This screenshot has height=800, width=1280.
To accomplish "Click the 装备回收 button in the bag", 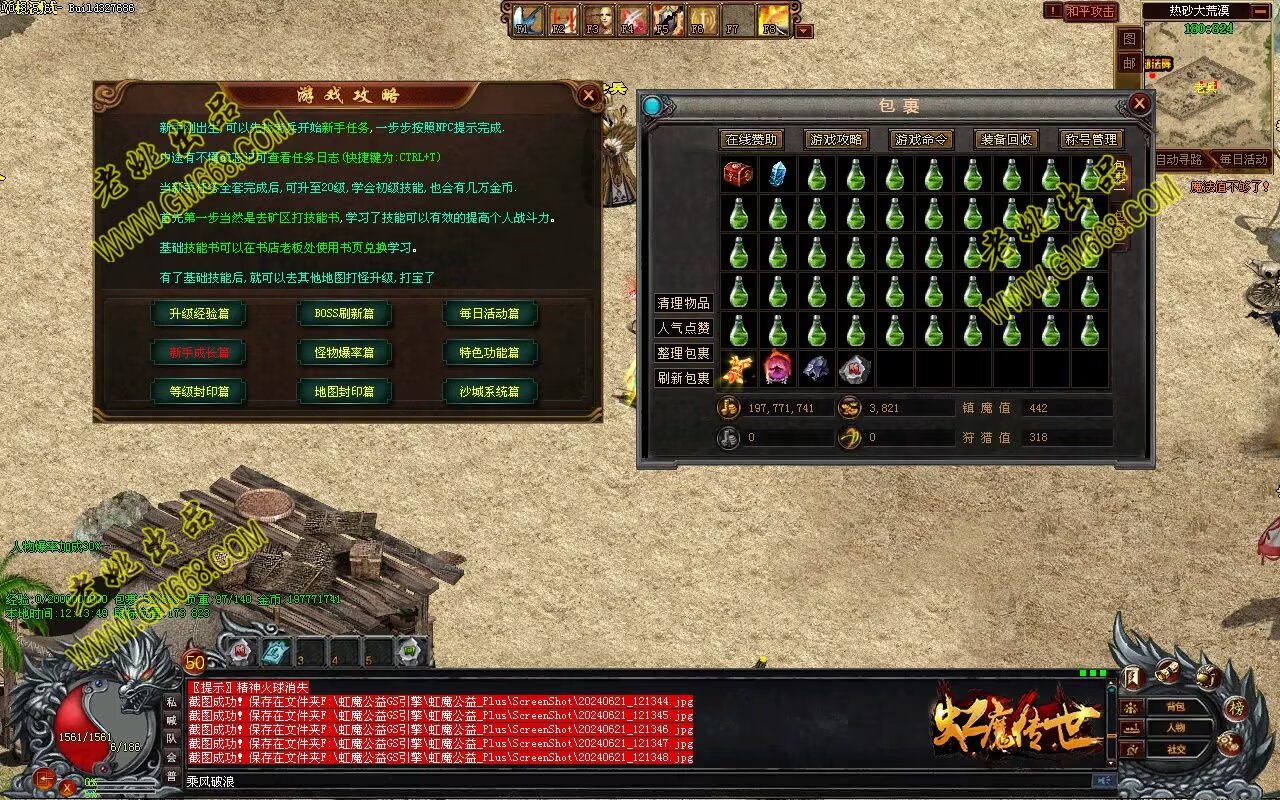I will click(x=1006, y=140).
